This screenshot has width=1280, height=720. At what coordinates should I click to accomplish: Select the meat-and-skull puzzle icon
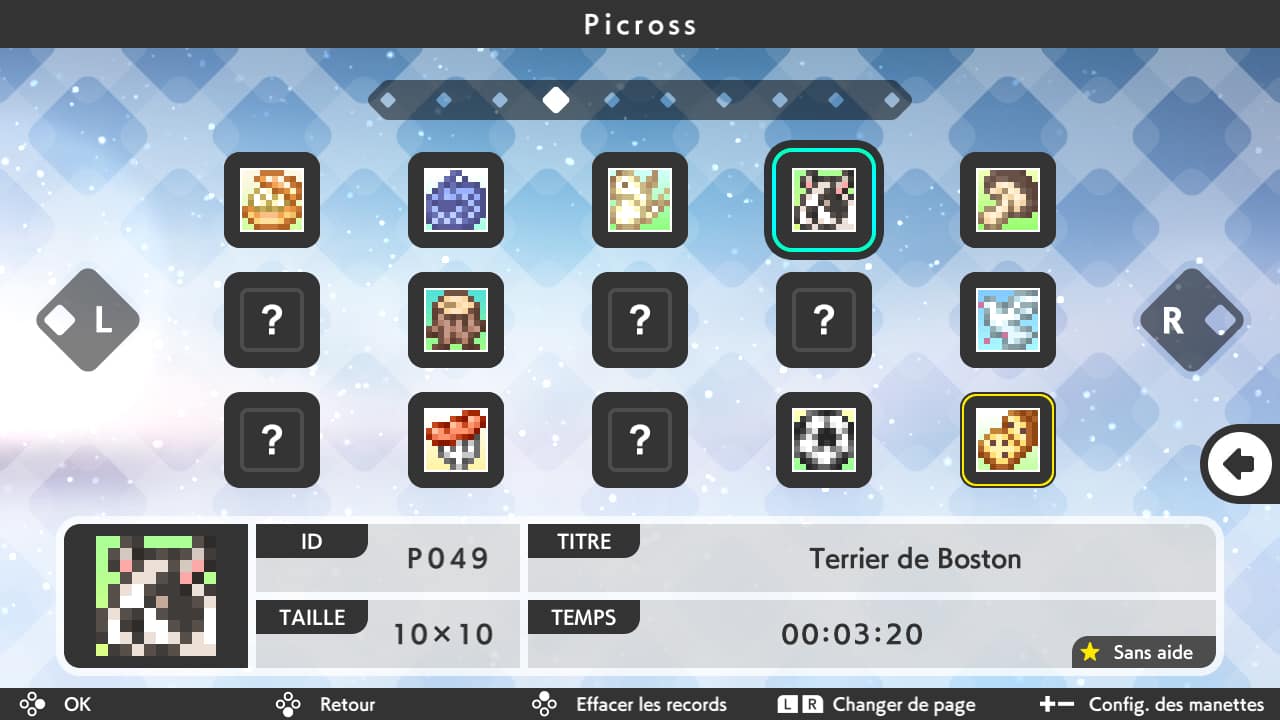[455, 440]
